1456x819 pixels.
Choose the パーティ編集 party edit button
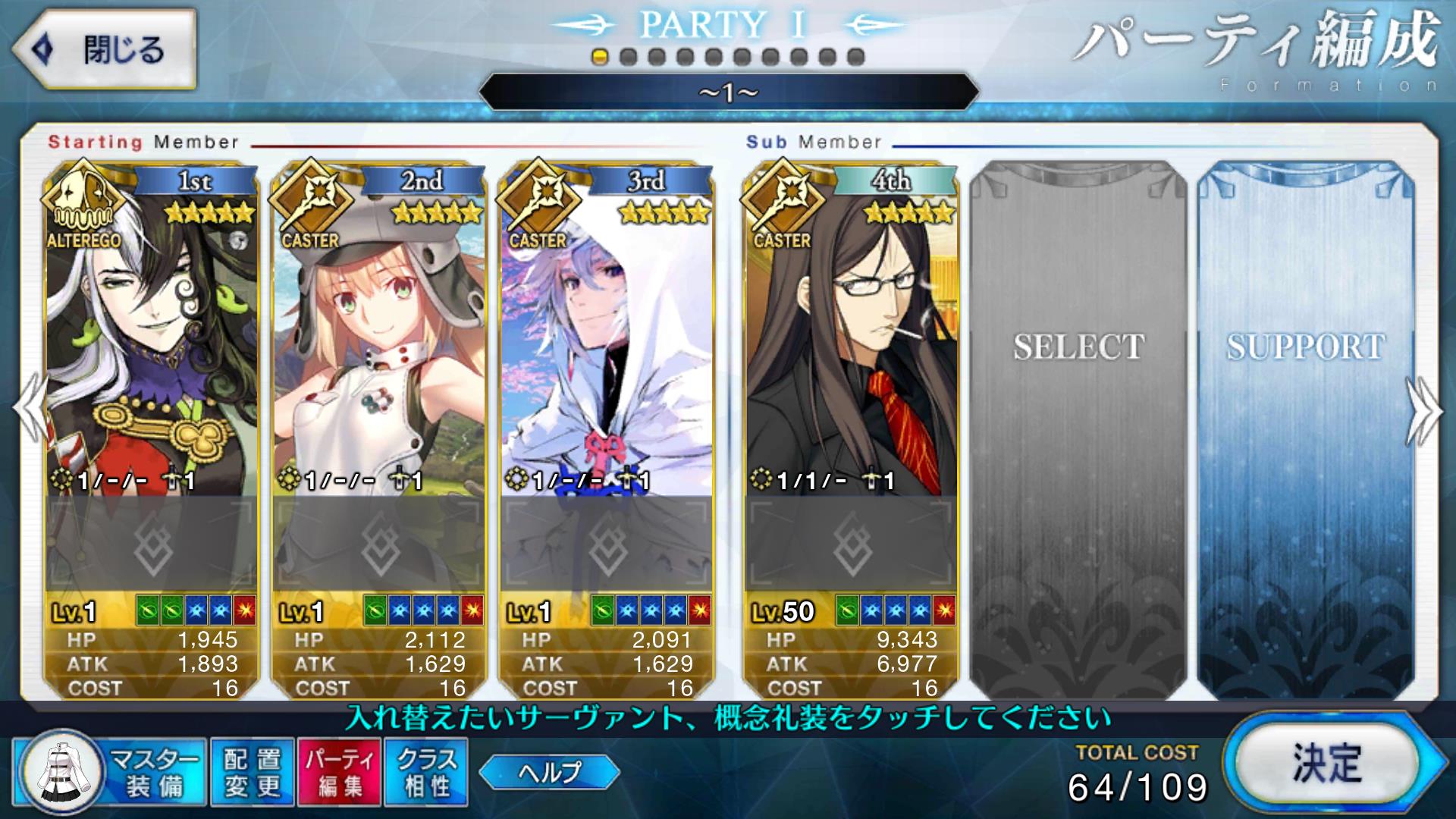coord(340,772)
